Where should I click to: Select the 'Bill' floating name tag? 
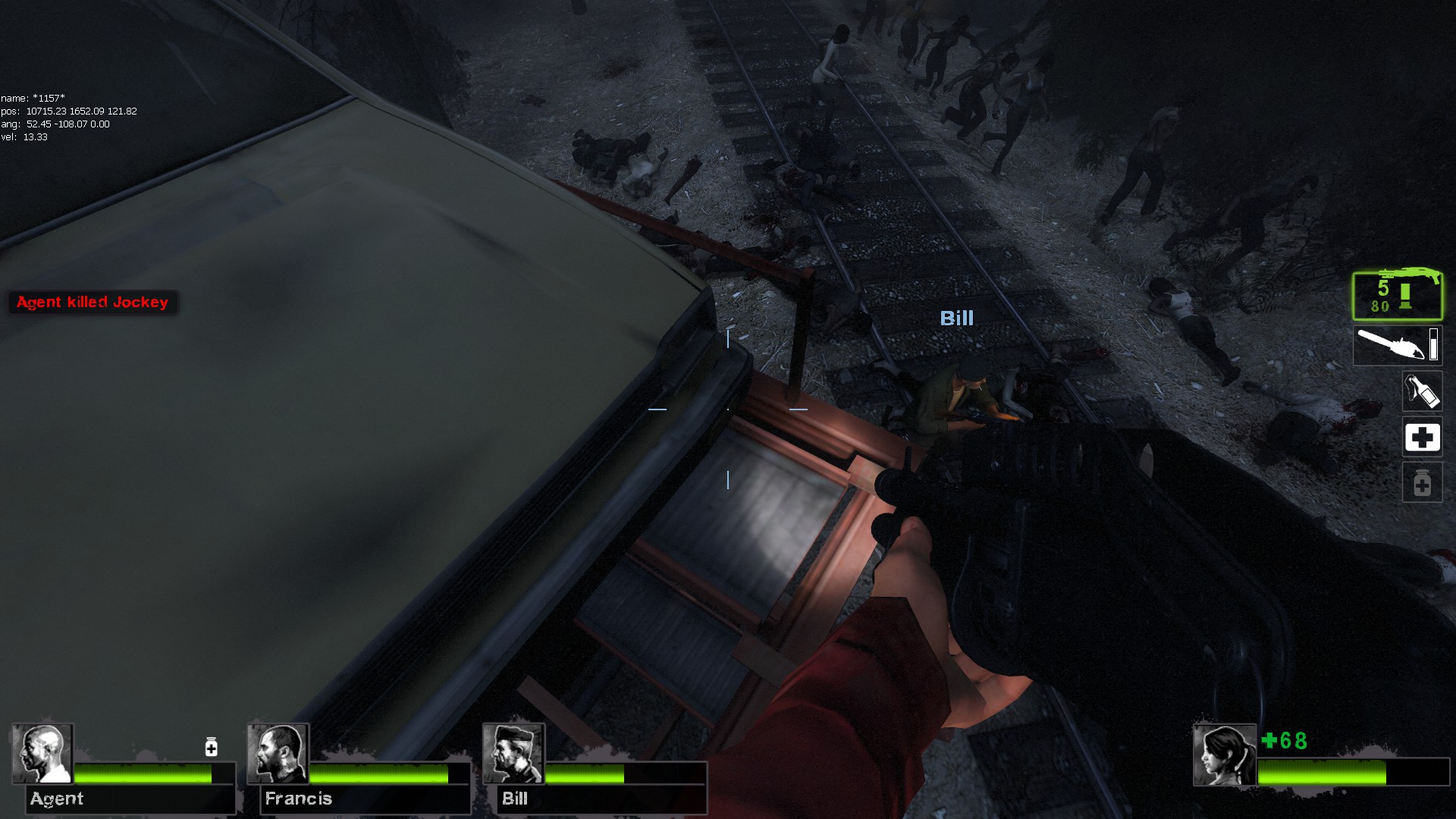pos(957,318)
